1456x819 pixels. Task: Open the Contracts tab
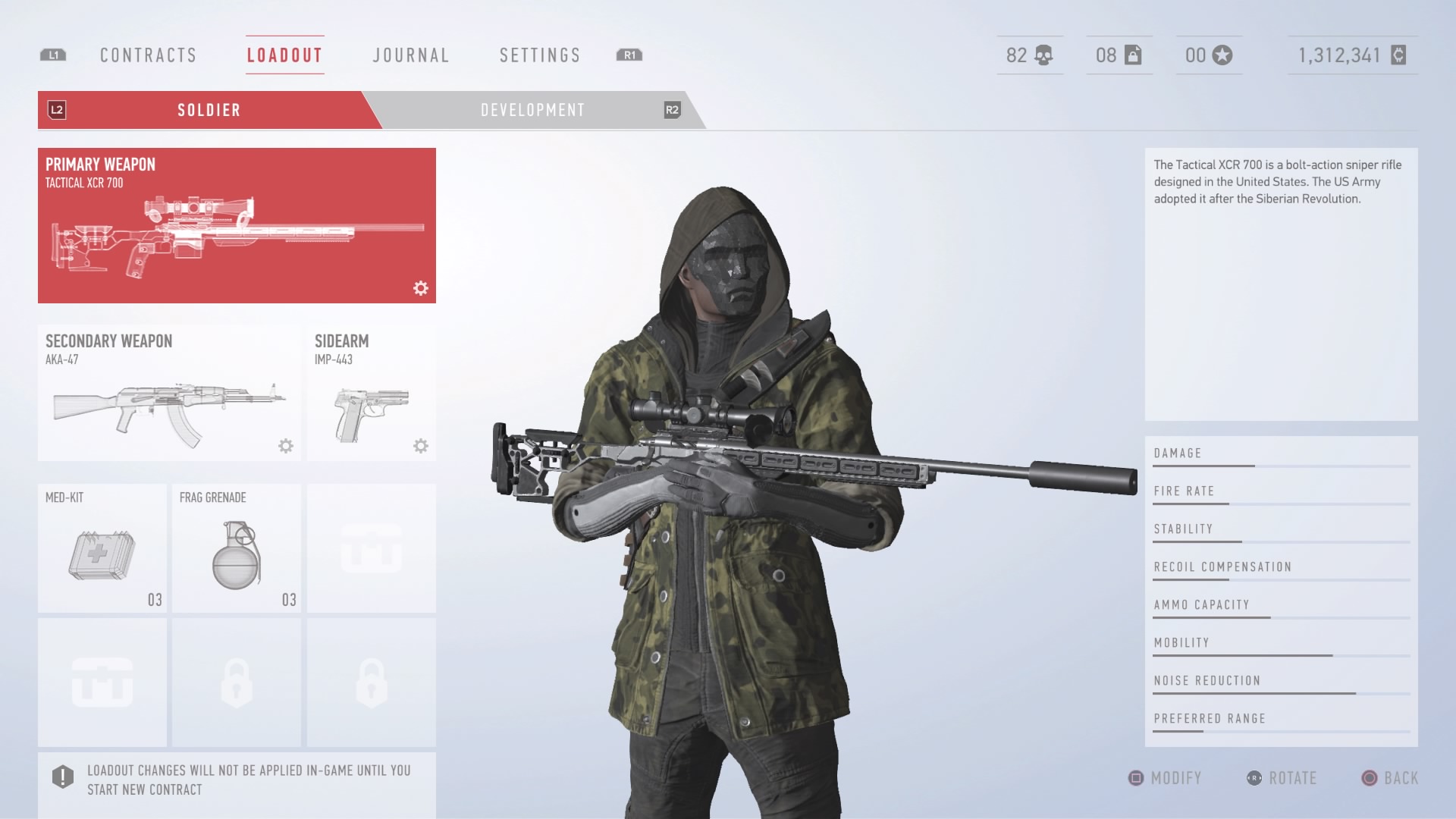click(149, 55)
